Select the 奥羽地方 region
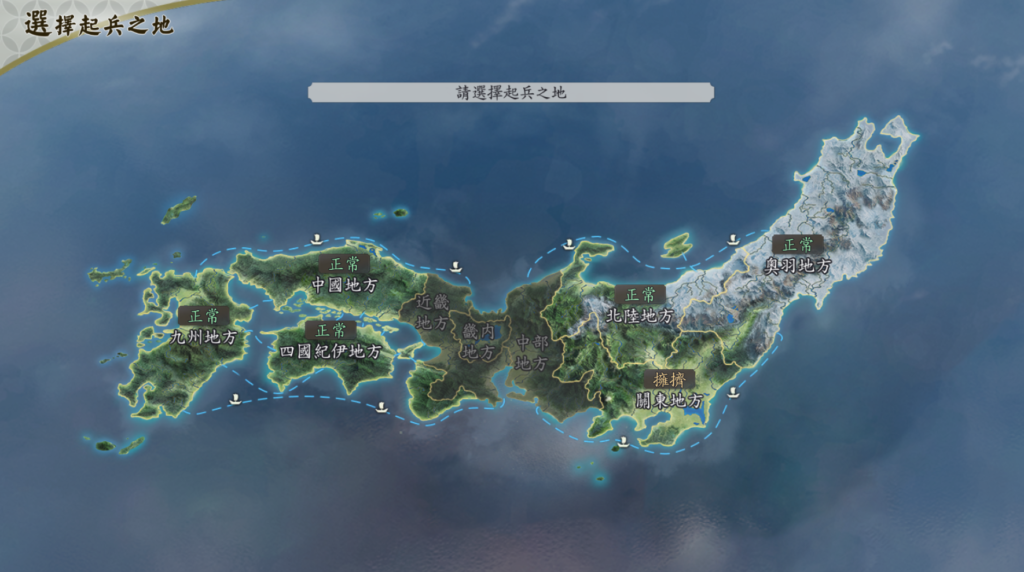 click(x=797, y=266)
